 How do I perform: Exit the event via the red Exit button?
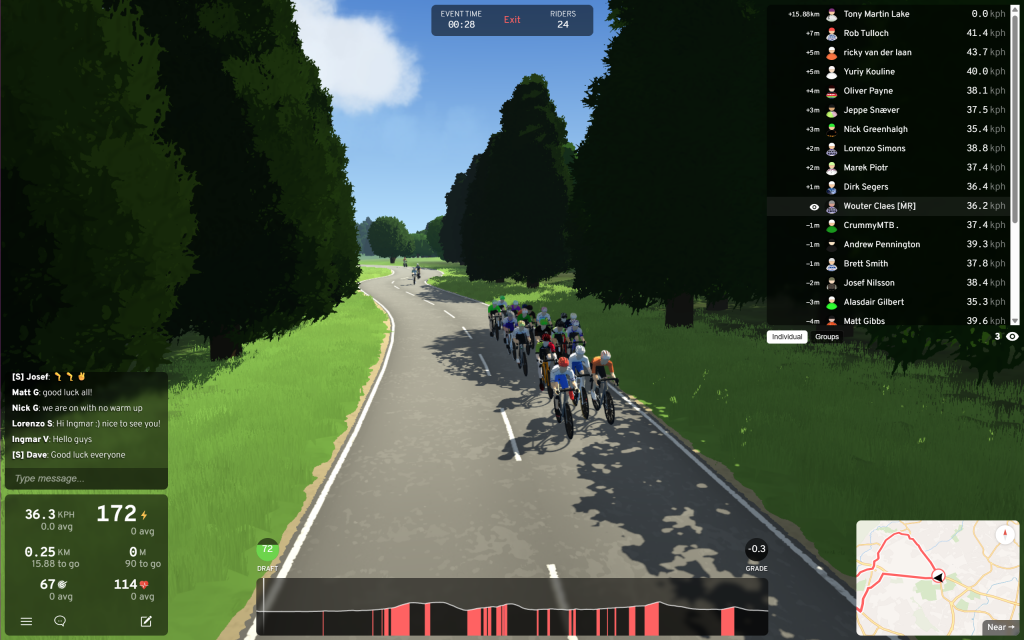pyautogui.click(x=512, y=20)
